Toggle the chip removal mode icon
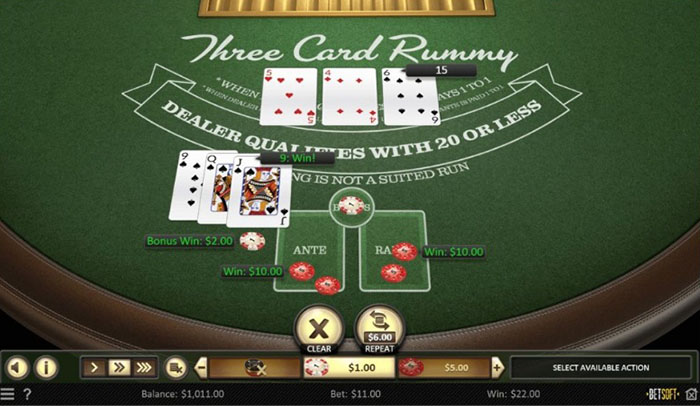 [176, 367]
